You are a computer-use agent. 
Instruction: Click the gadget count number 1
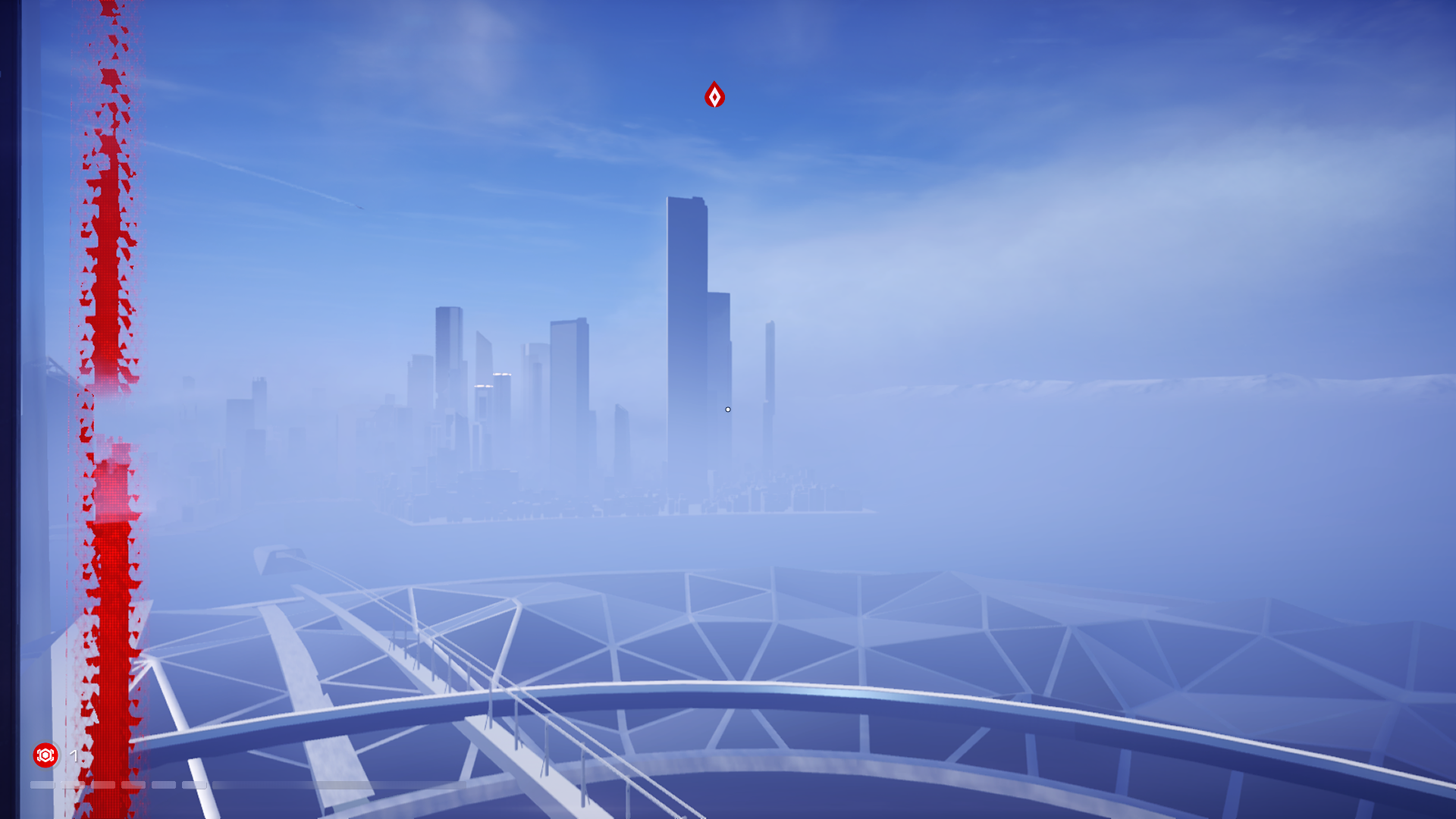(74, 756)
